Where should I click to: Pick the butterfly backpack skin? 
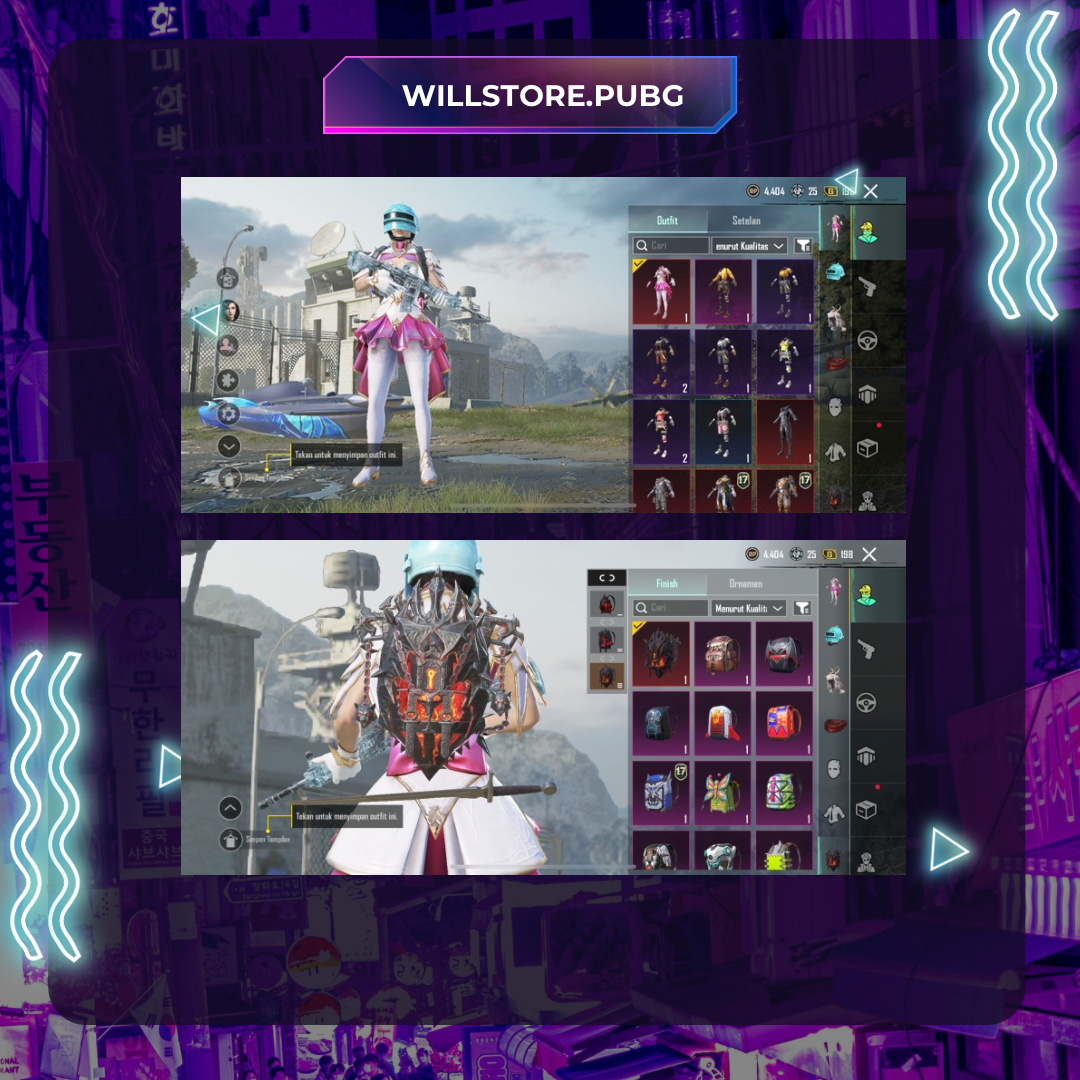coord(723,794)
